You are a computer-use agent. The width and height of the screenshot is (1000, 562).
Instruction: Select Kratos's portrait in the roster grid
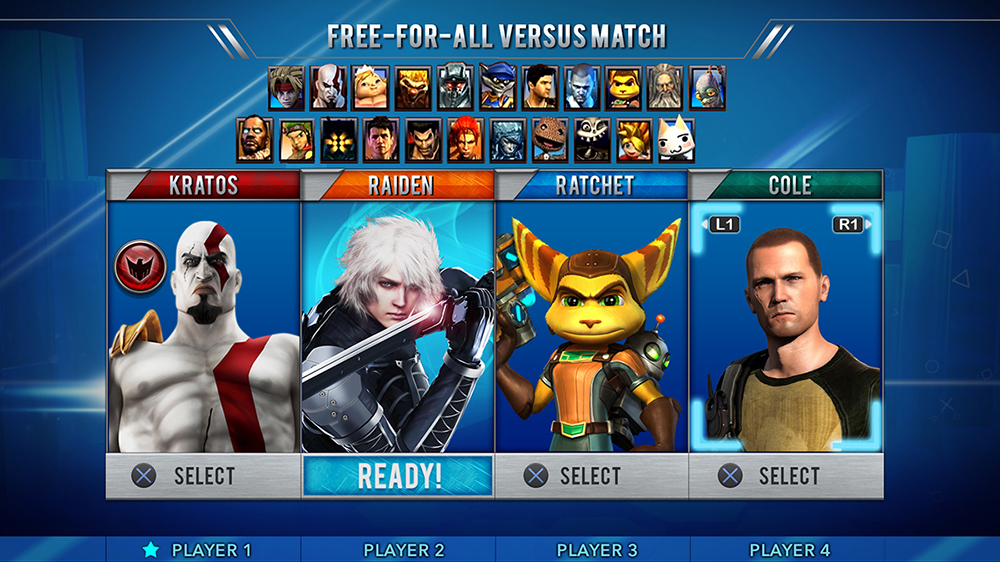click(x=328, y=88)
